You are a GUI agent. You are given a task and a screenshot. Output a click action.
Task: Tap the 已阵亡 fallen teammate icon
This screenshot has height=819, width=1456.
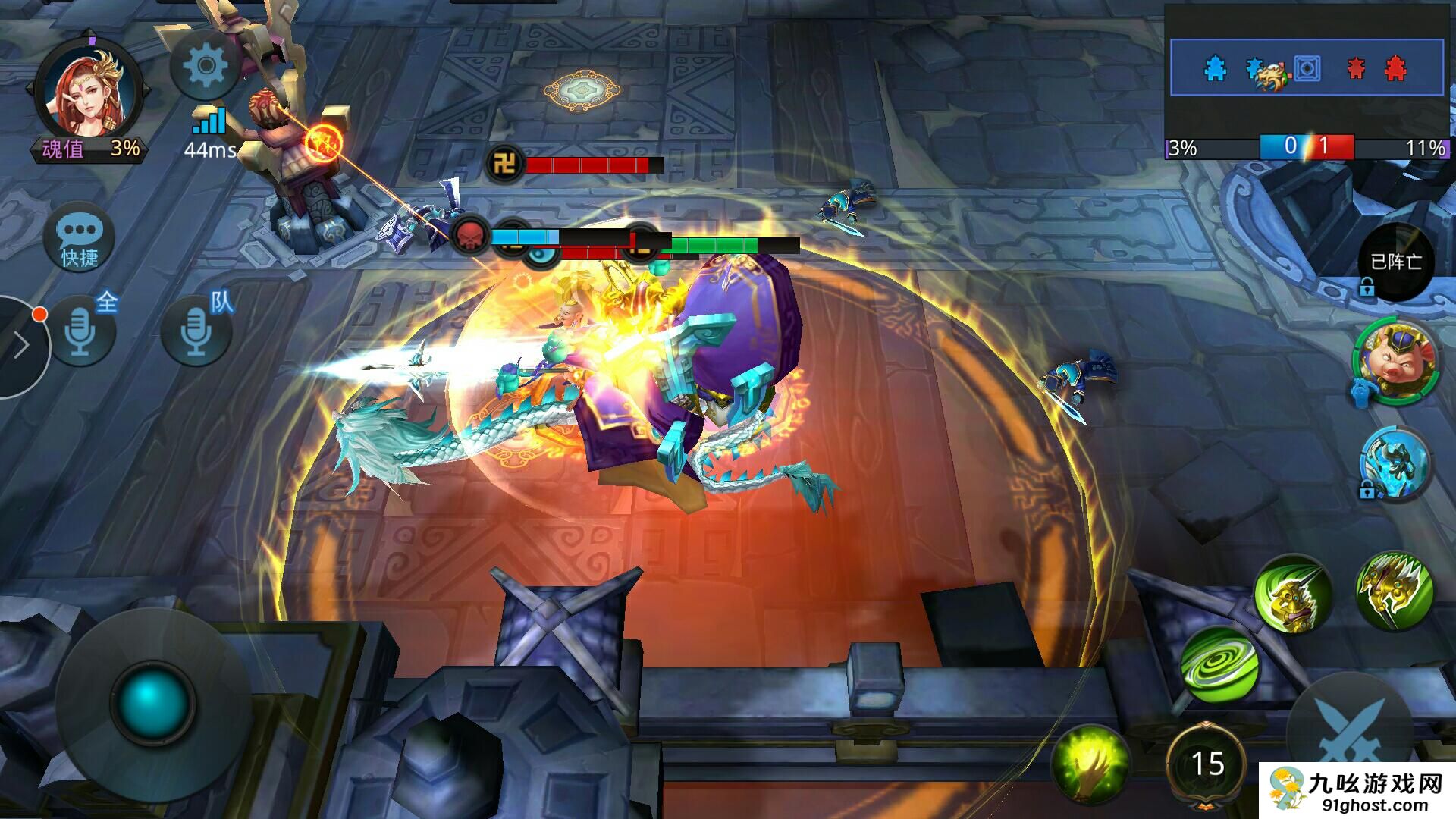[1395, 262]
